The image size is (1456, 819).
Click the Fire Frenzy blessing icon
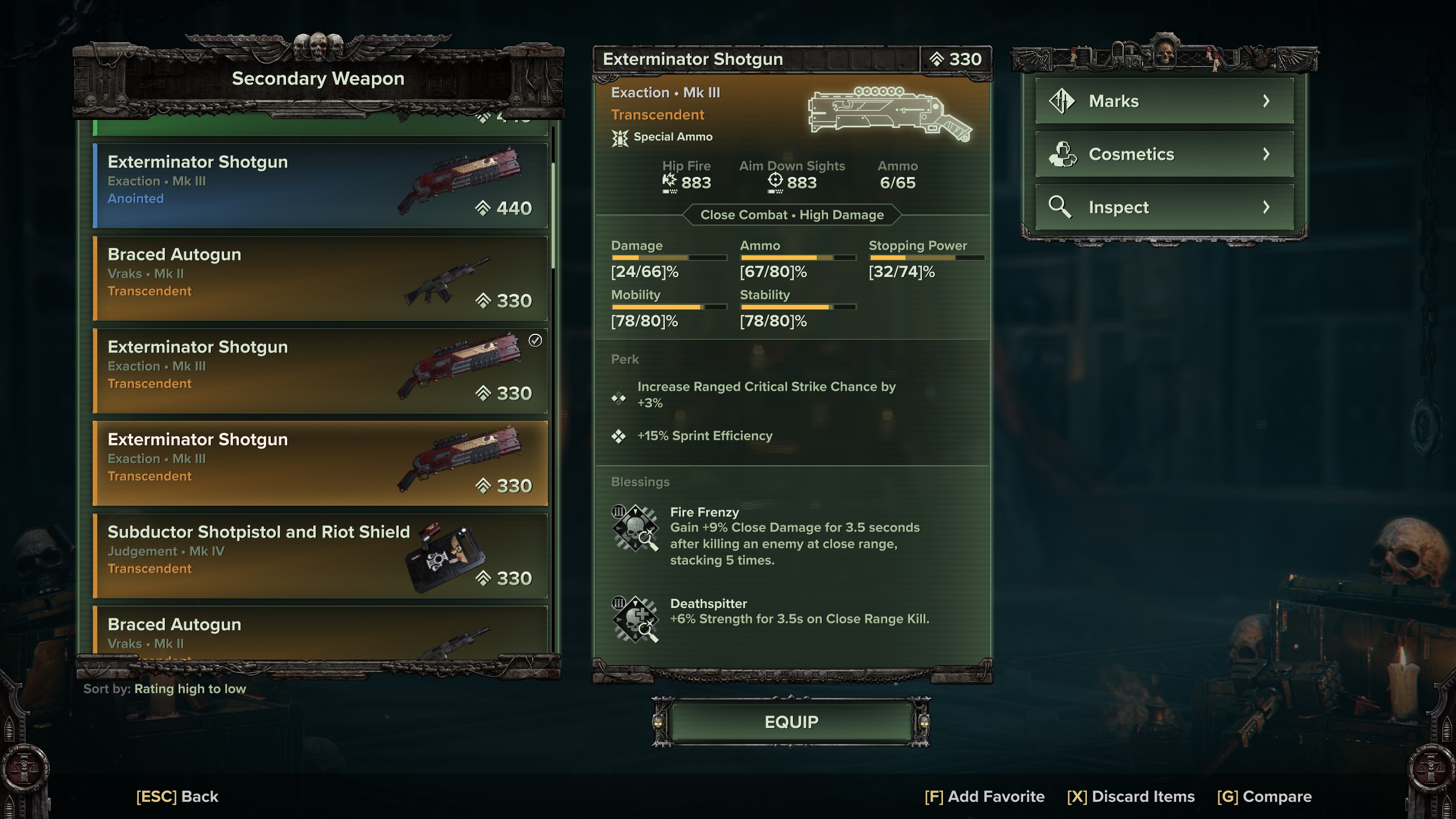tap(636, 529)
